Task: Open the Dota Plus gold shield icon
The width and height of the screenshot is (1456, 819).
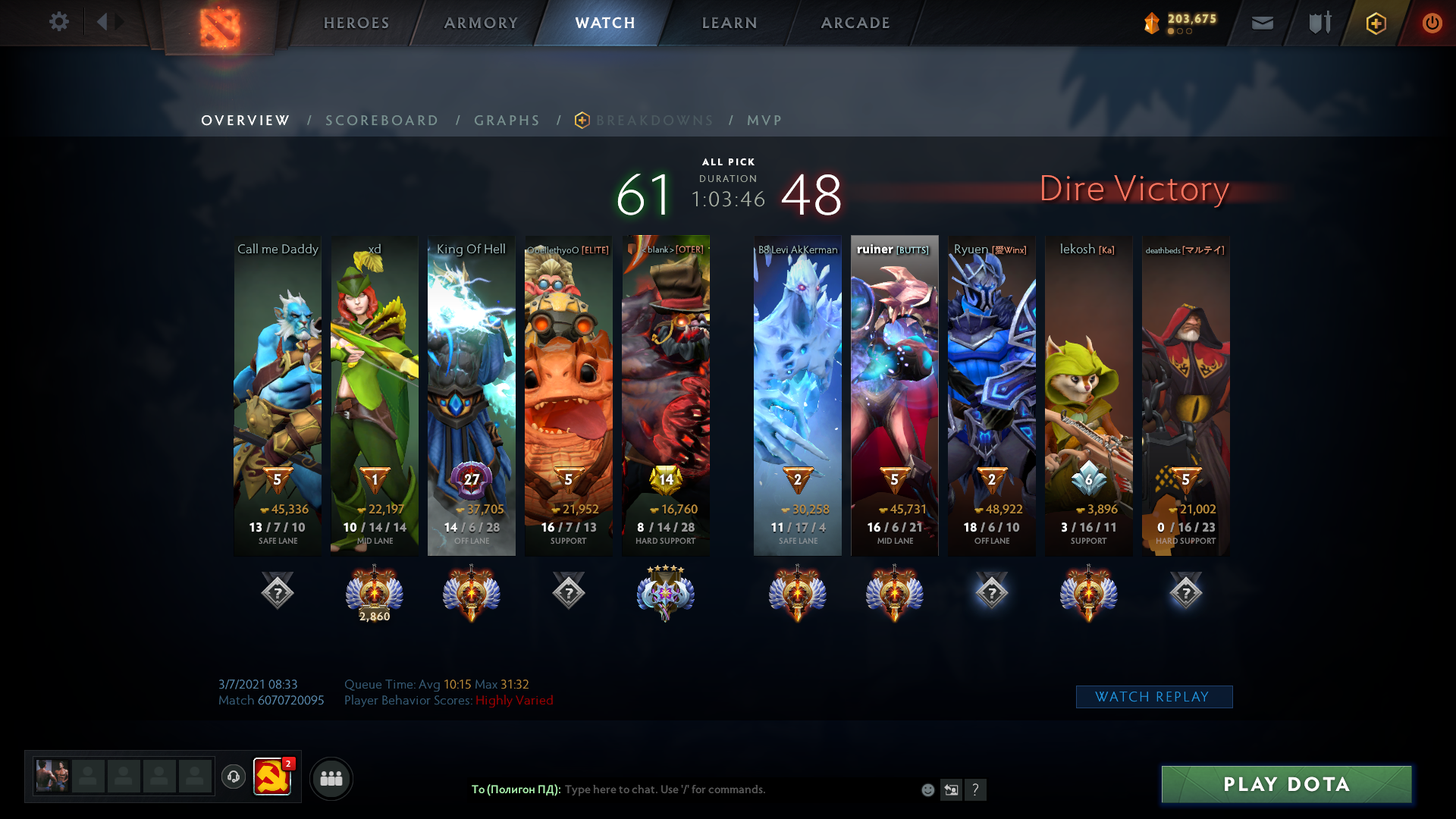Action: point(1376,23)
